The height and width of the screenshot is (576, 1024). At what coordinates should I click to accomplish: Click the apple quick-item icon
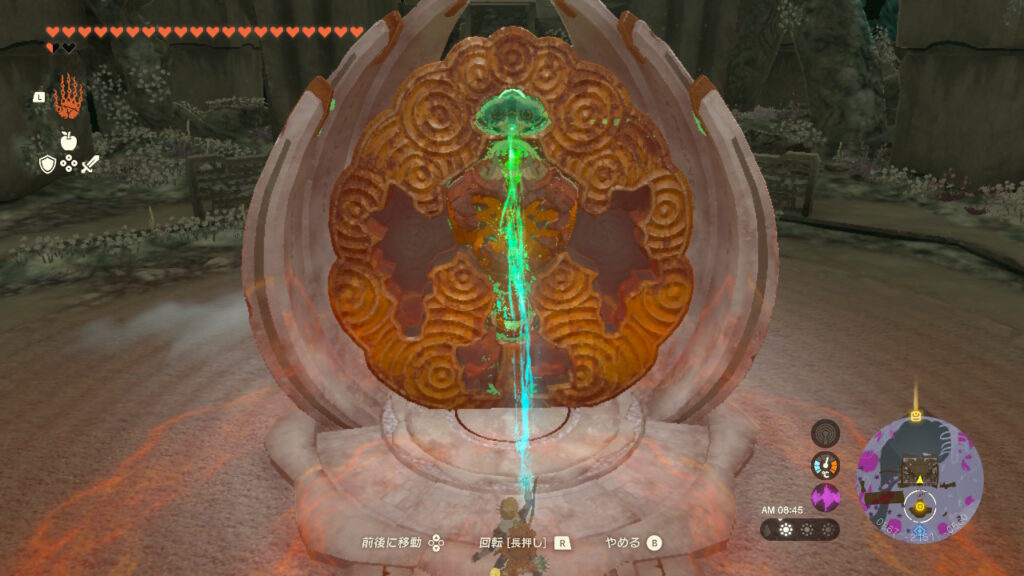point(68,140)
